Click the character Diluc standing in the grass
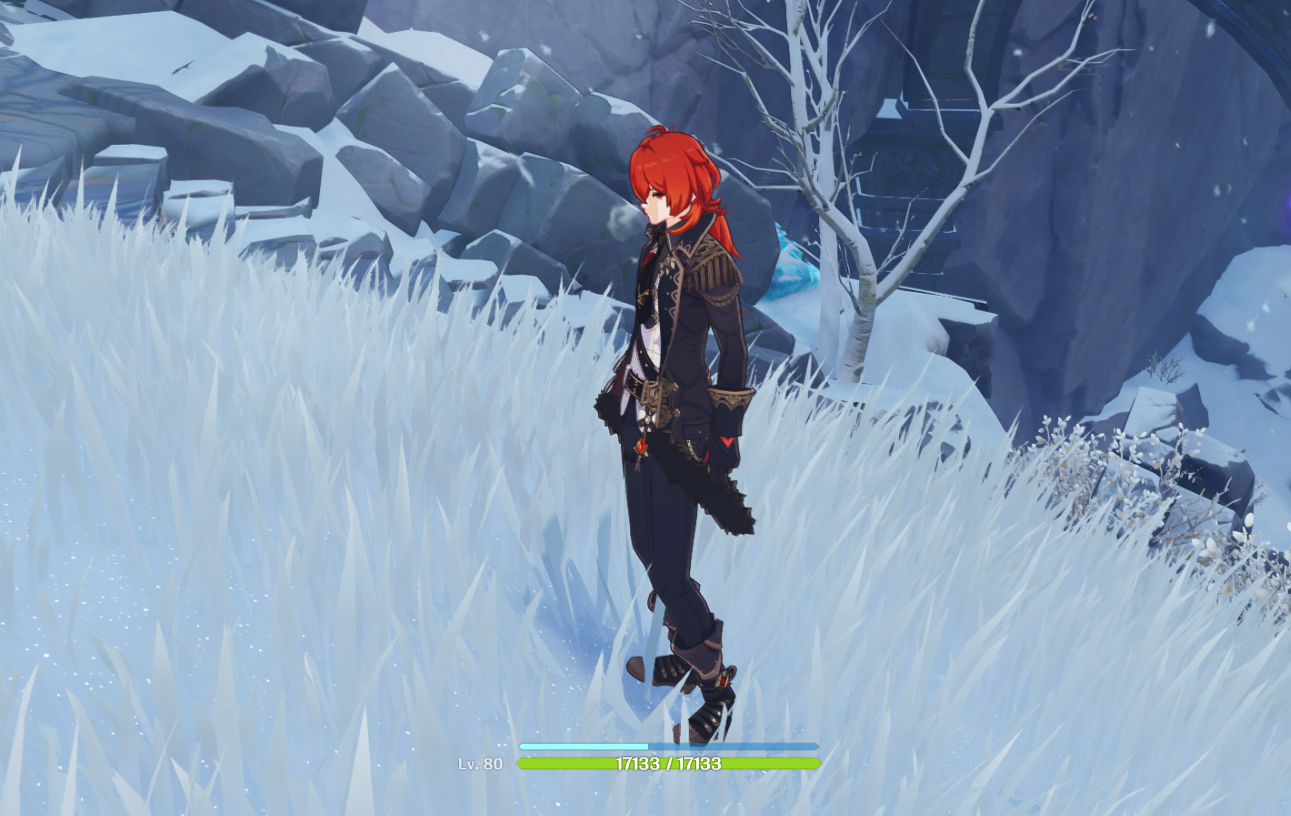This screenshot has height=816, width=1291. [680, 400]
